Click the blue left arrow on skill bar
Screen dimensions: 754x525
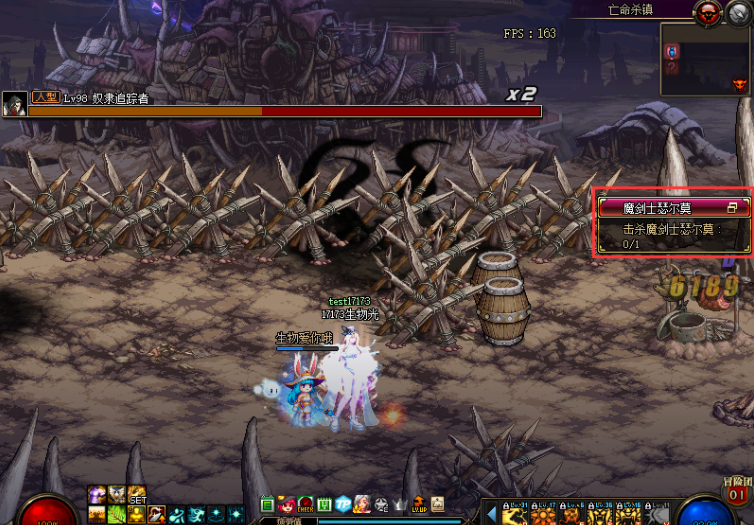[491, 514]
